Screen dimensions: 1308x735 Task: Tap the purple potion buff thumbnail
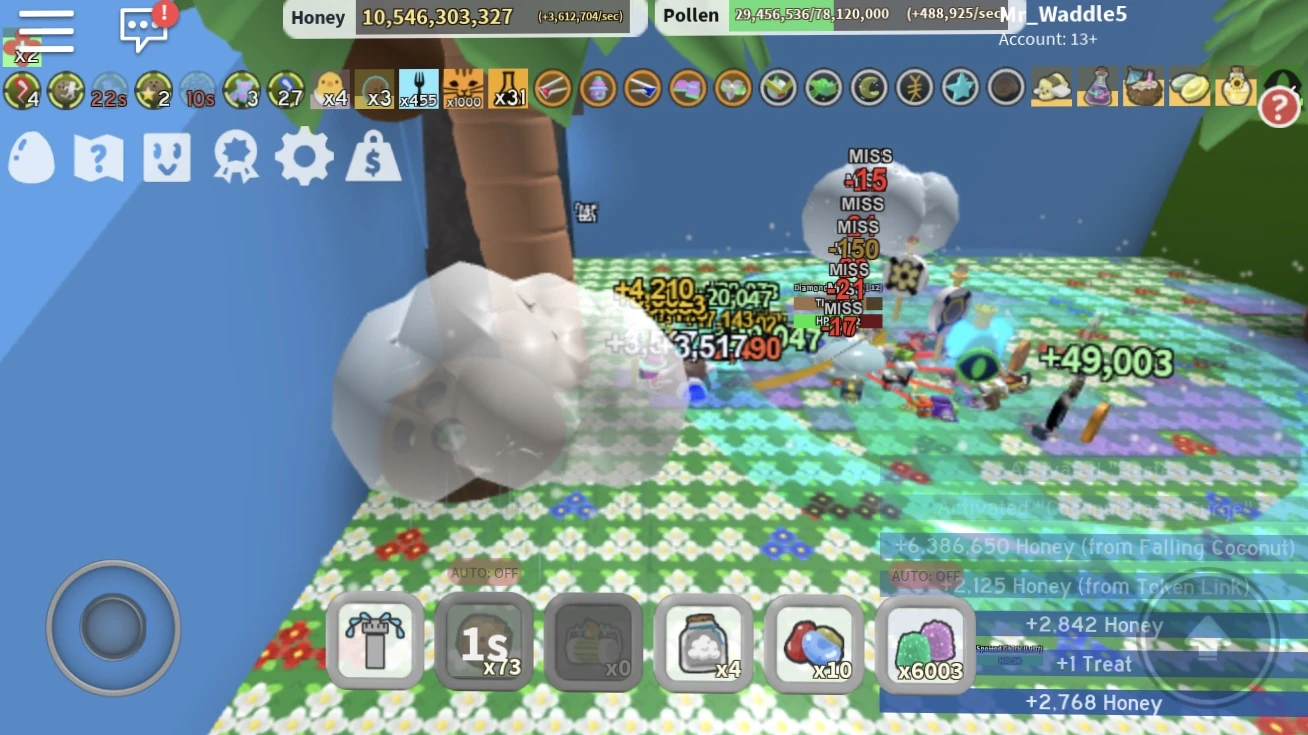click(x=1097, y=88)
